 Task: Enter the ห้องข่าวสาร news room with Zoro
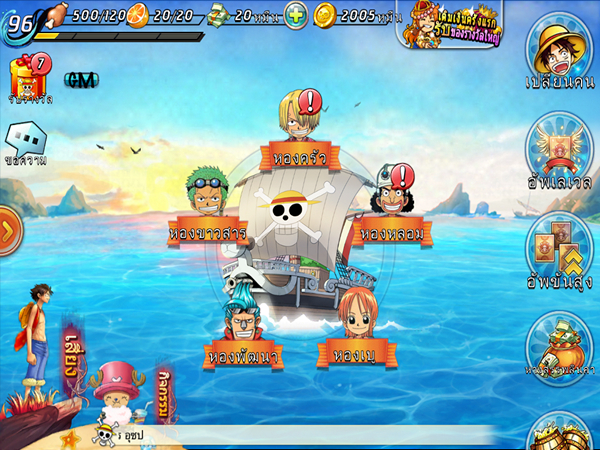[x=207, y=232]
